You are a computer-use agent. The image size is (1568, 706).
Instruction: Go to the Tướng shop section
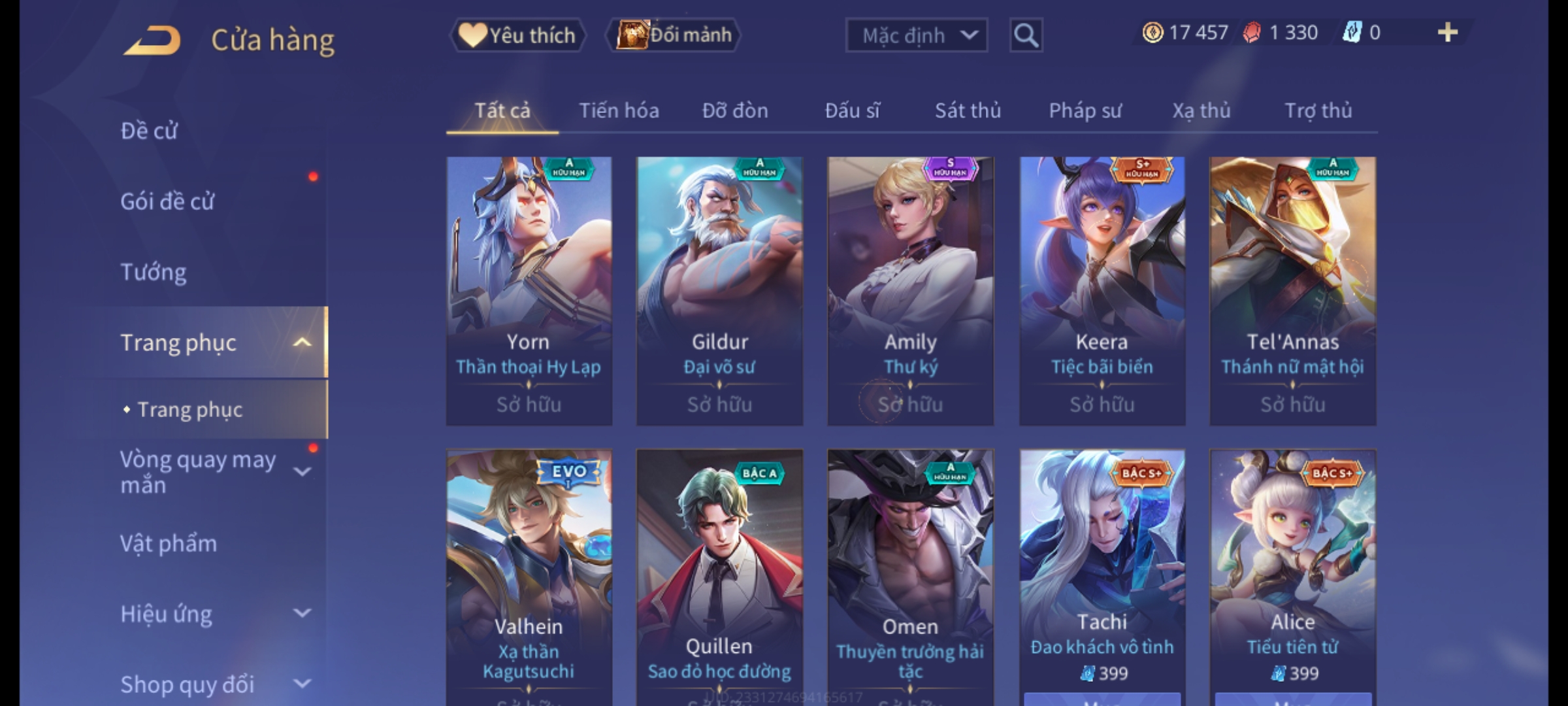coord(154,272)
